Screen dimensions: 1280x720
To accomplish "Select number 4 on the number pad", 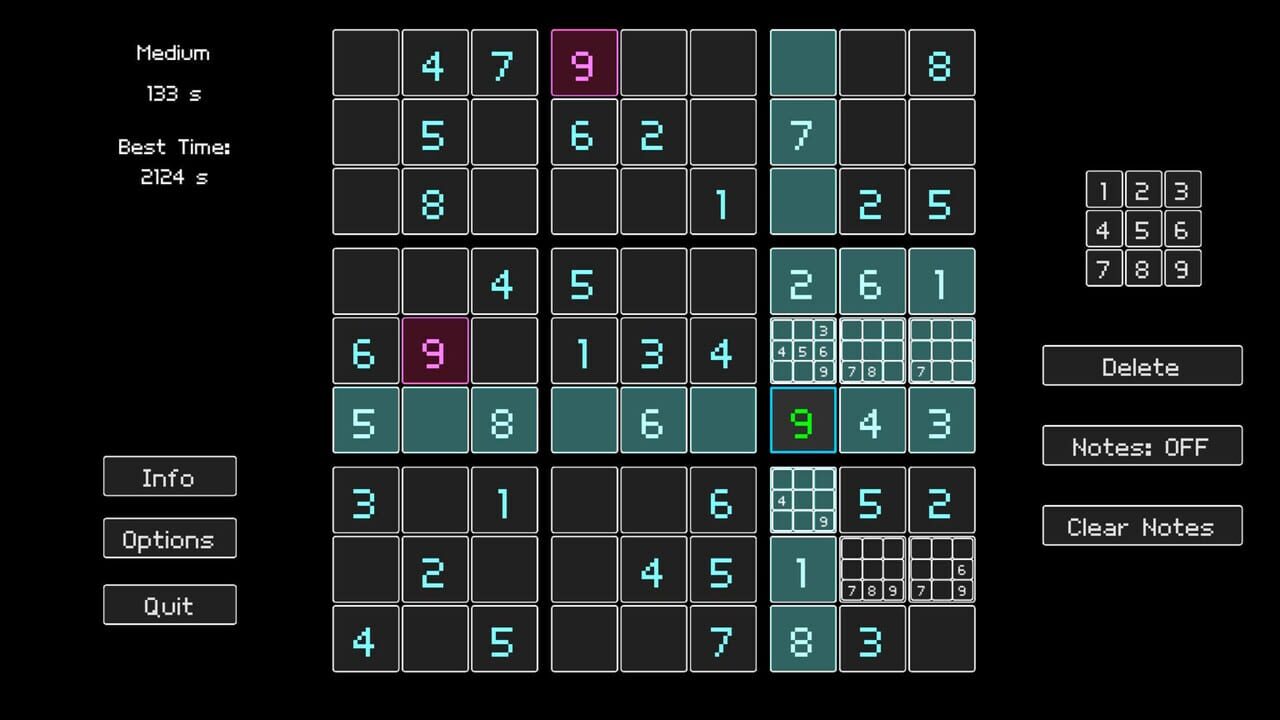I will (x=1104, y=229).
